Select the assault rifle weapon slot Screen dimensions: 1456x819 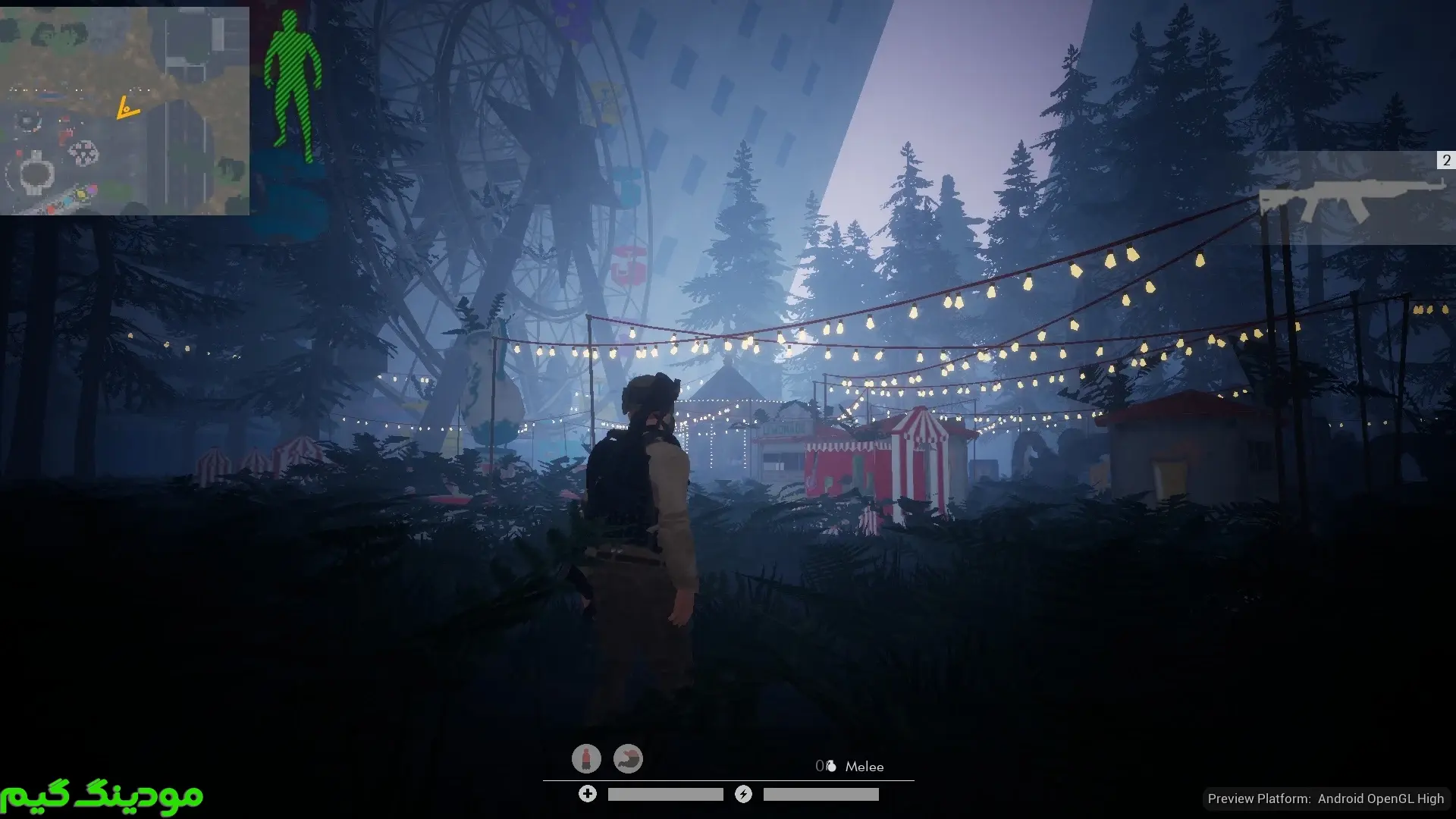[1355, 198]
